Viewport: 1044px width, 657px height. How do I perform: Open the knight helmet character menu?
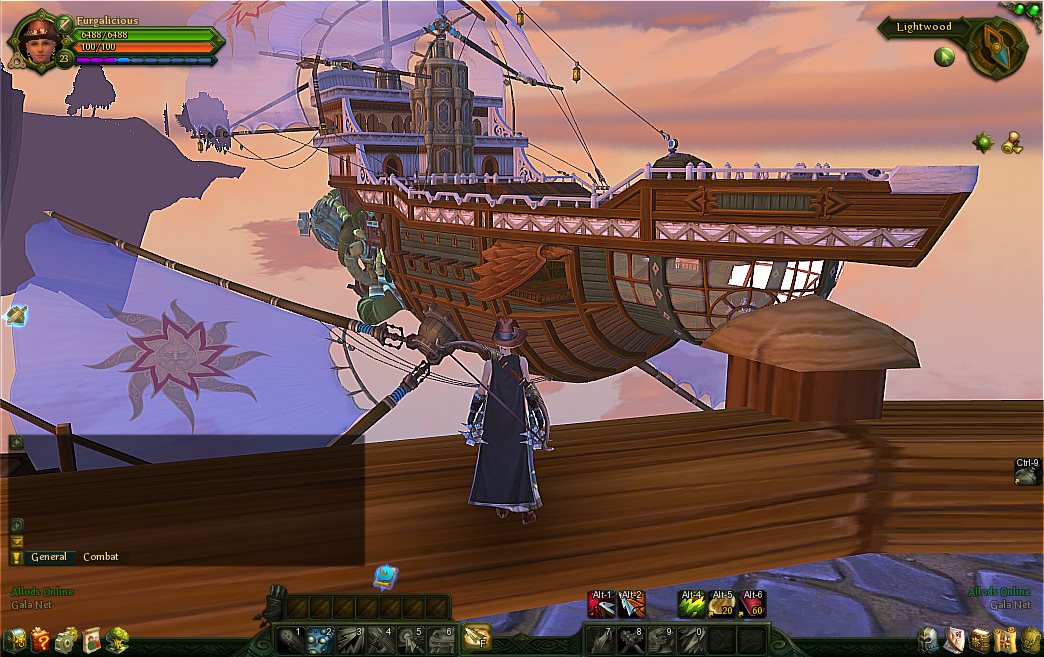(x=928, y=640)
